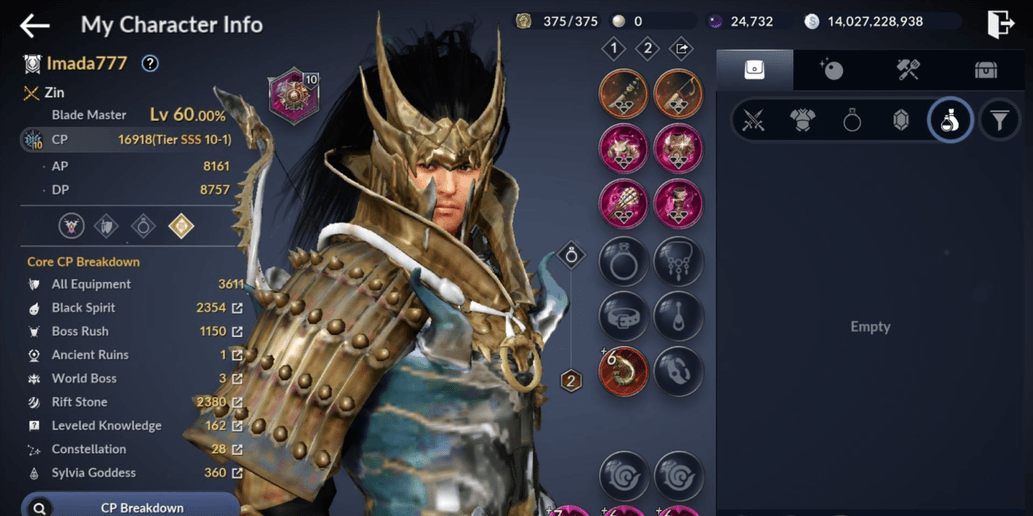The height and width of the screenshot is (516, 1033).
Task: Open the Black Spirit CP details link
Action: coord(237,308)
